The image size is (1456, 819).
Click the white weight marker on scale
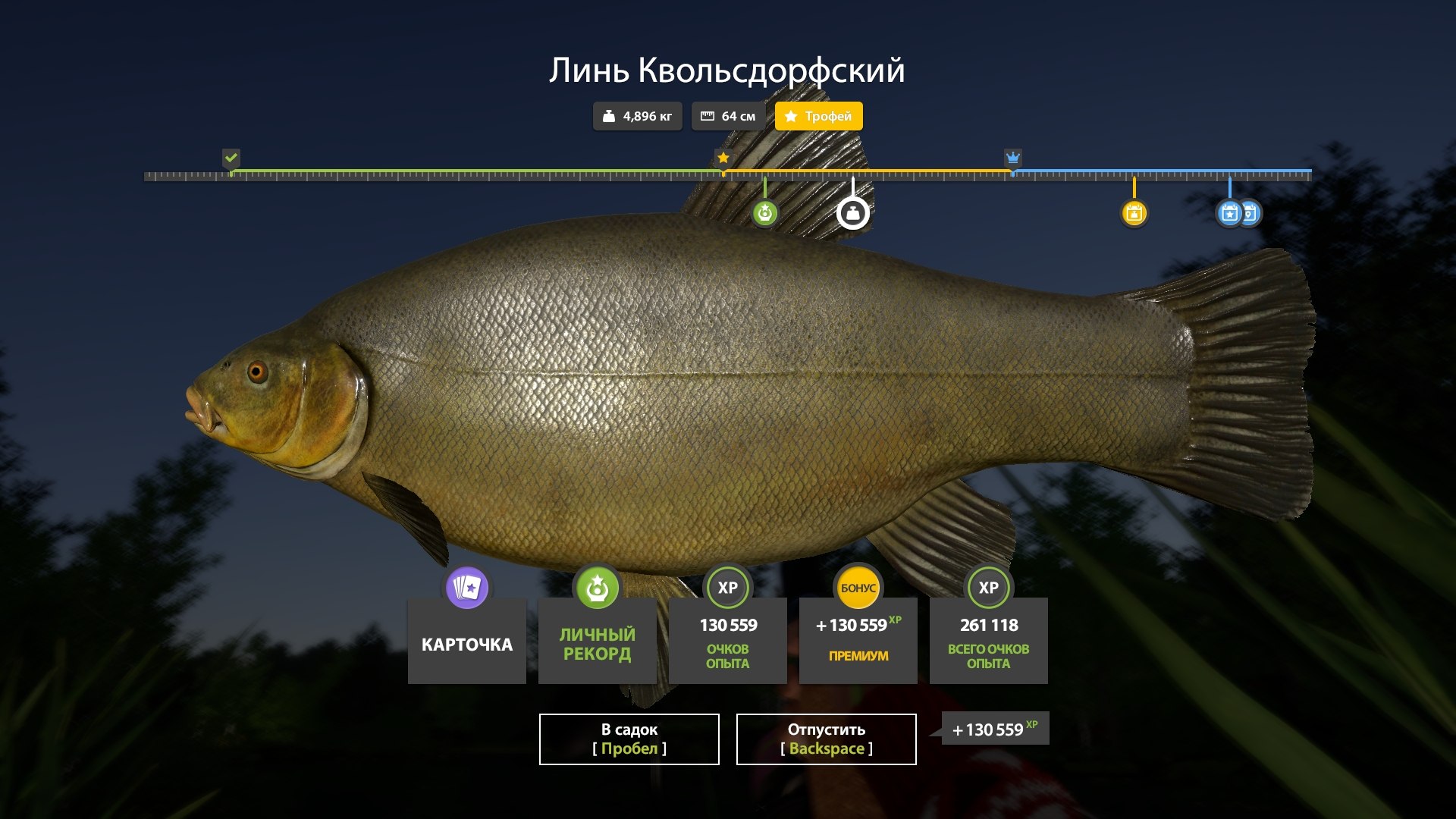[x=852, y=213]
